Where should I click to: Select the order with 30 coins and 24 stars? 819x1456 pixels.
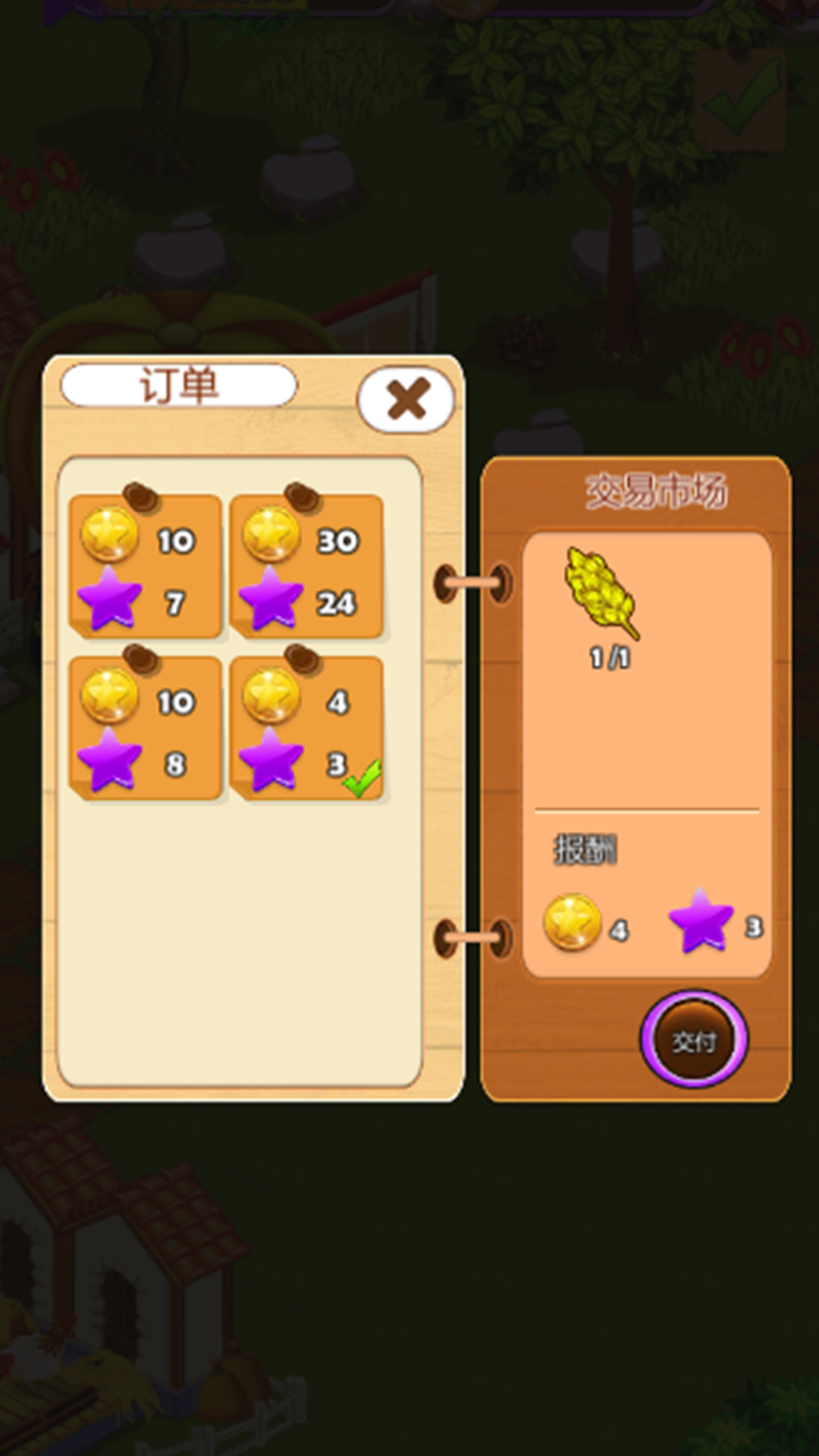(306, 567)
